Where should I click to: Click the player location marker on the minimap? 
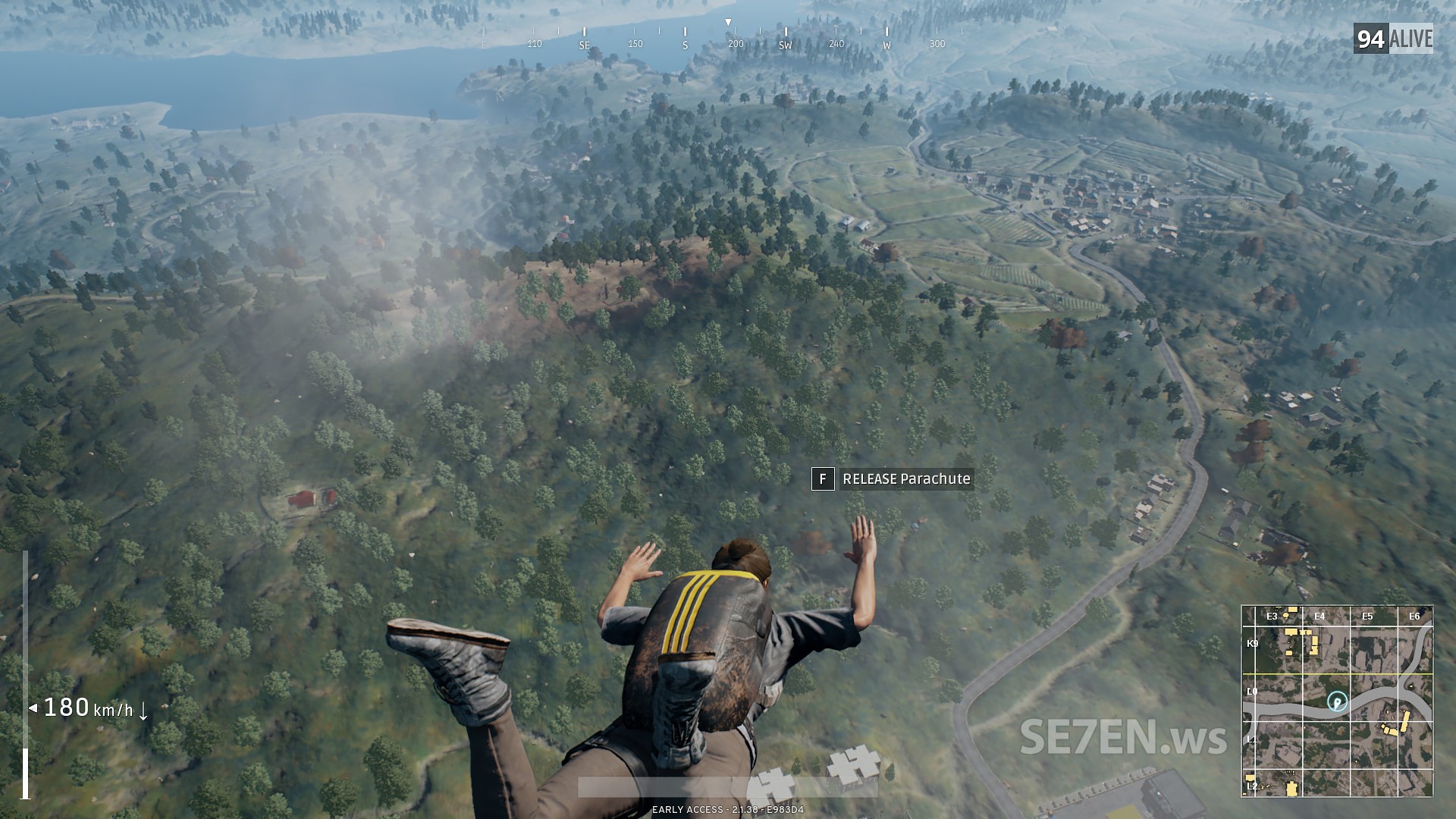[1337, 703]
